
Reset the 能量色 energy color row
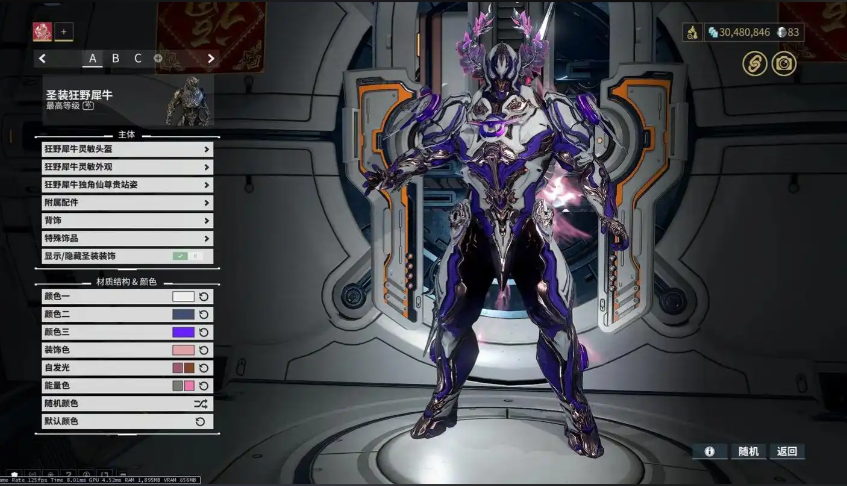[204, 386]
